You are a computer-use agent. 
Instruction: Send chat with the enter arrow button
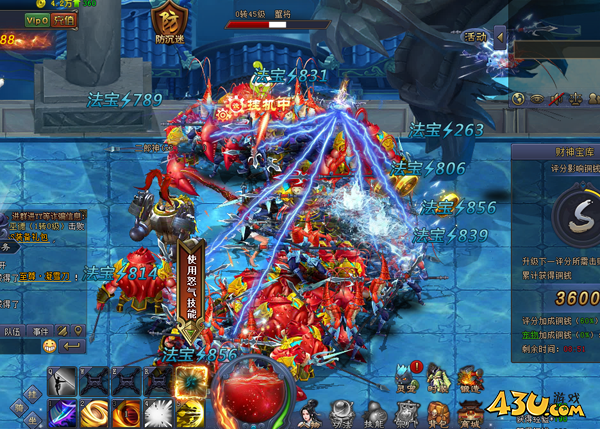(71, 346)
